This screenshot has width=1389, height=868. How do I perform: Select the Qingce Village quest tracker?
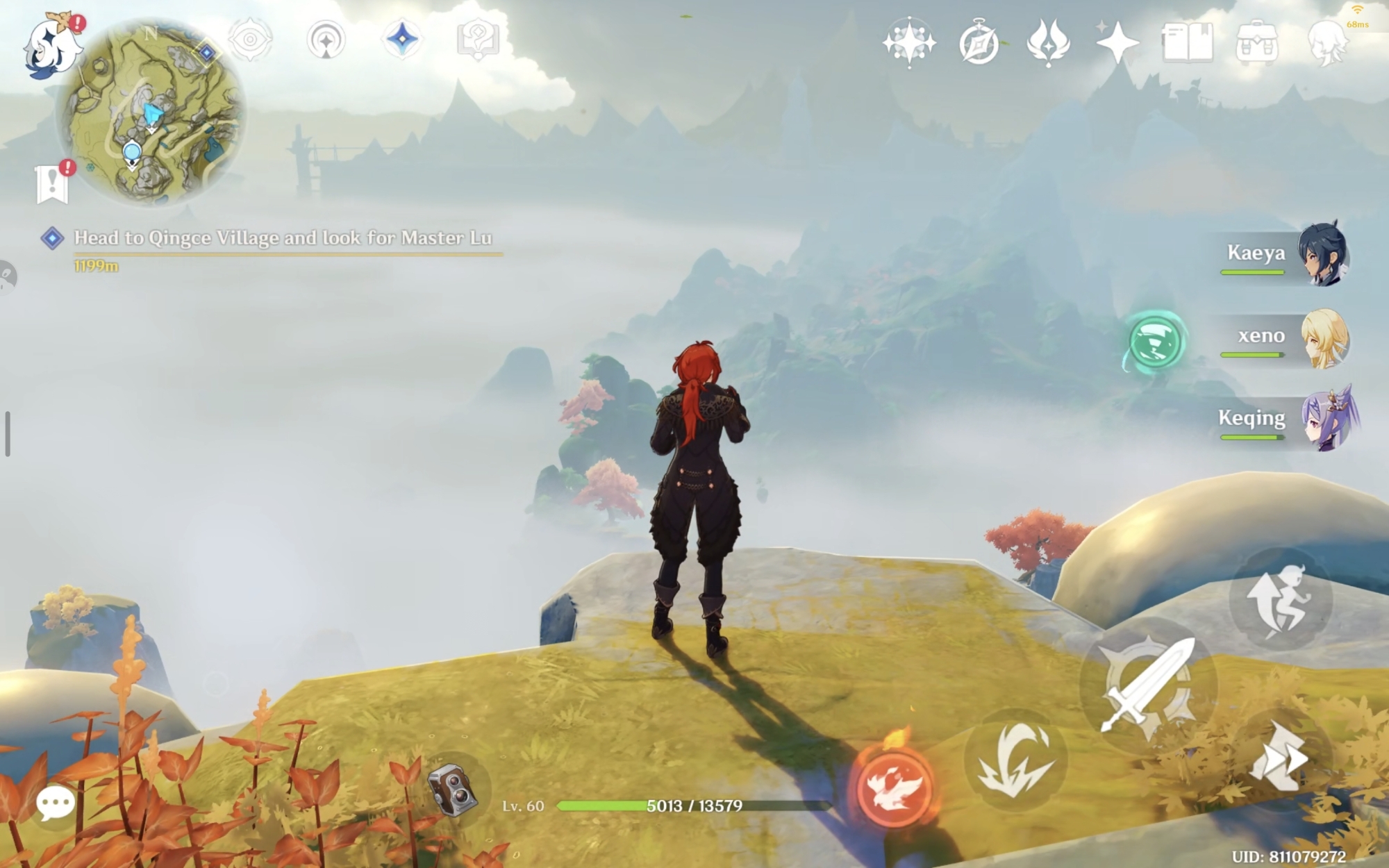click(x=282, y=238)
